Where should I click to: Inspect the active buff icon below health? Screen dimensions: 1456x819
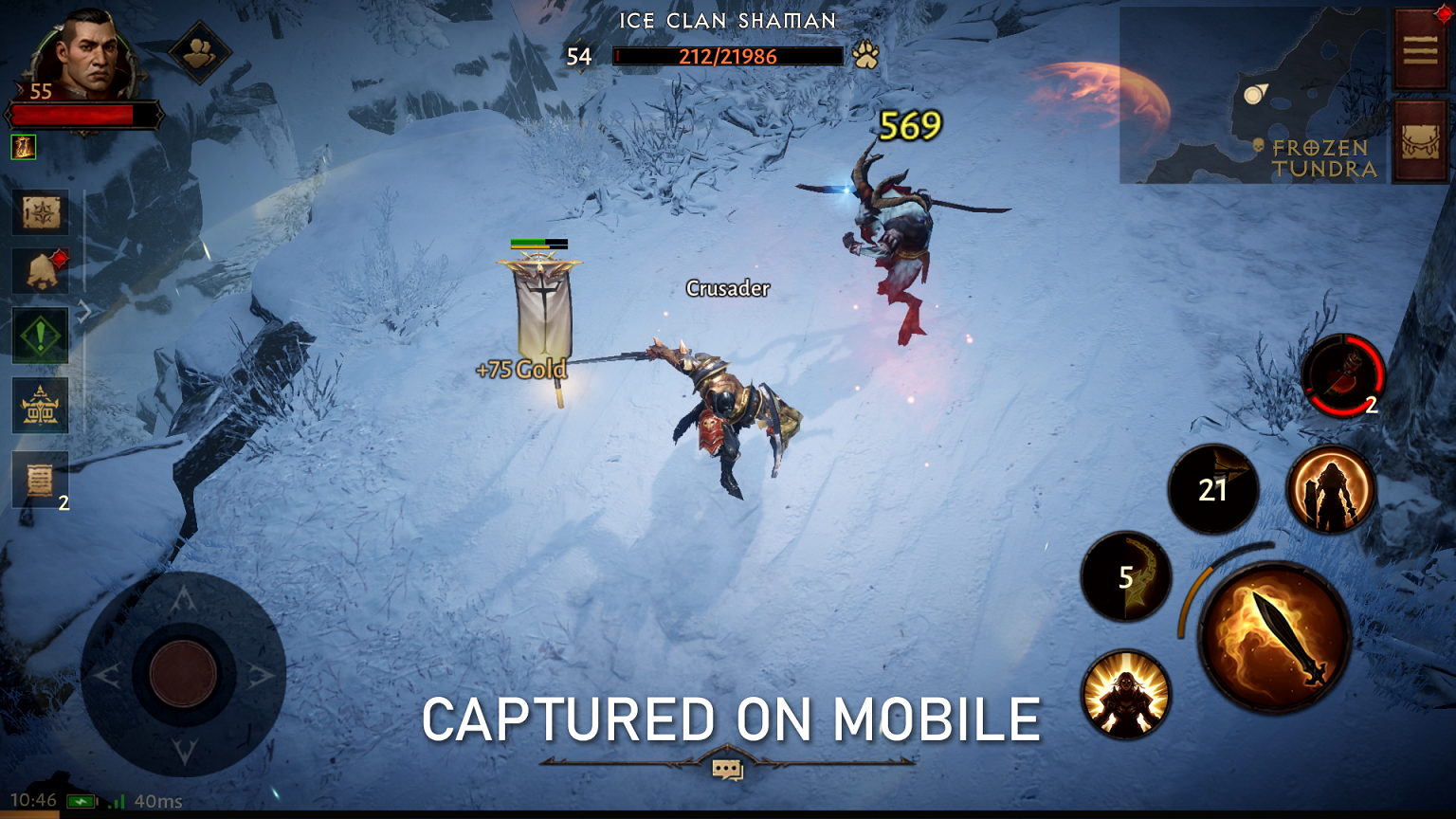tap(23, 147)
